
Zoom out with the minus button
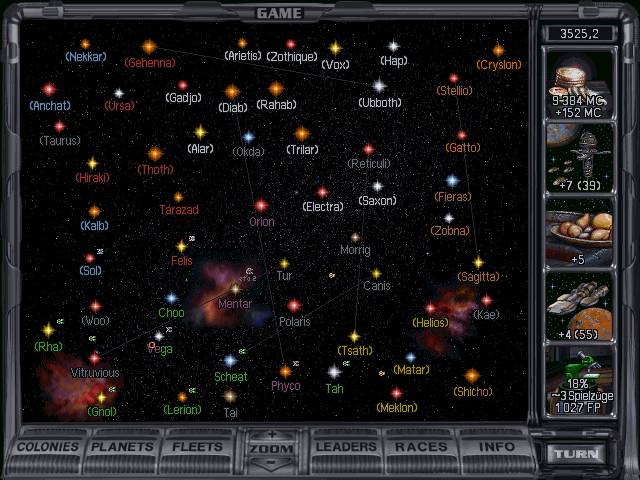271,463
